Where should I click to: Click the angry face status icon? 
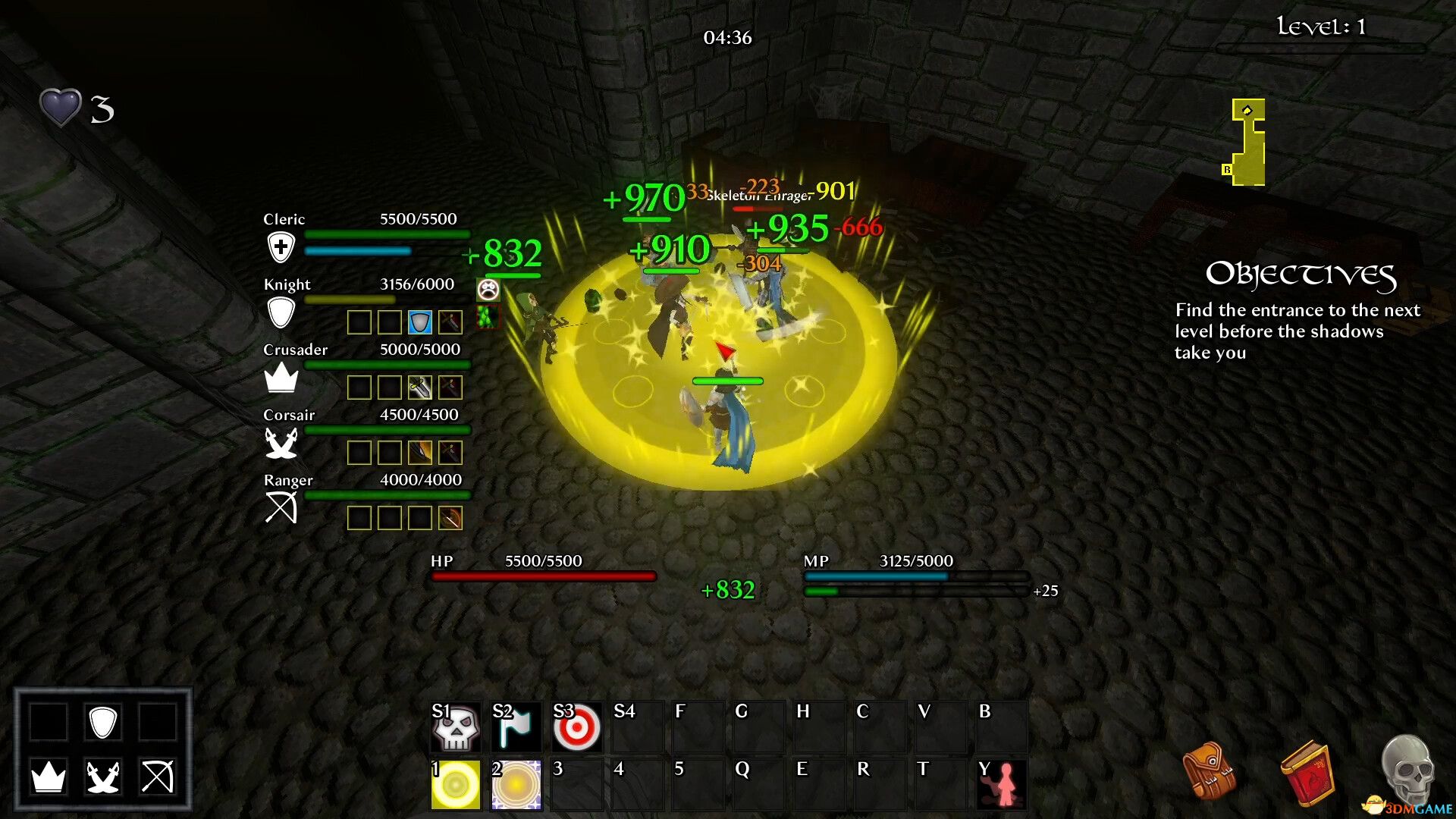(x=488, y=289)
